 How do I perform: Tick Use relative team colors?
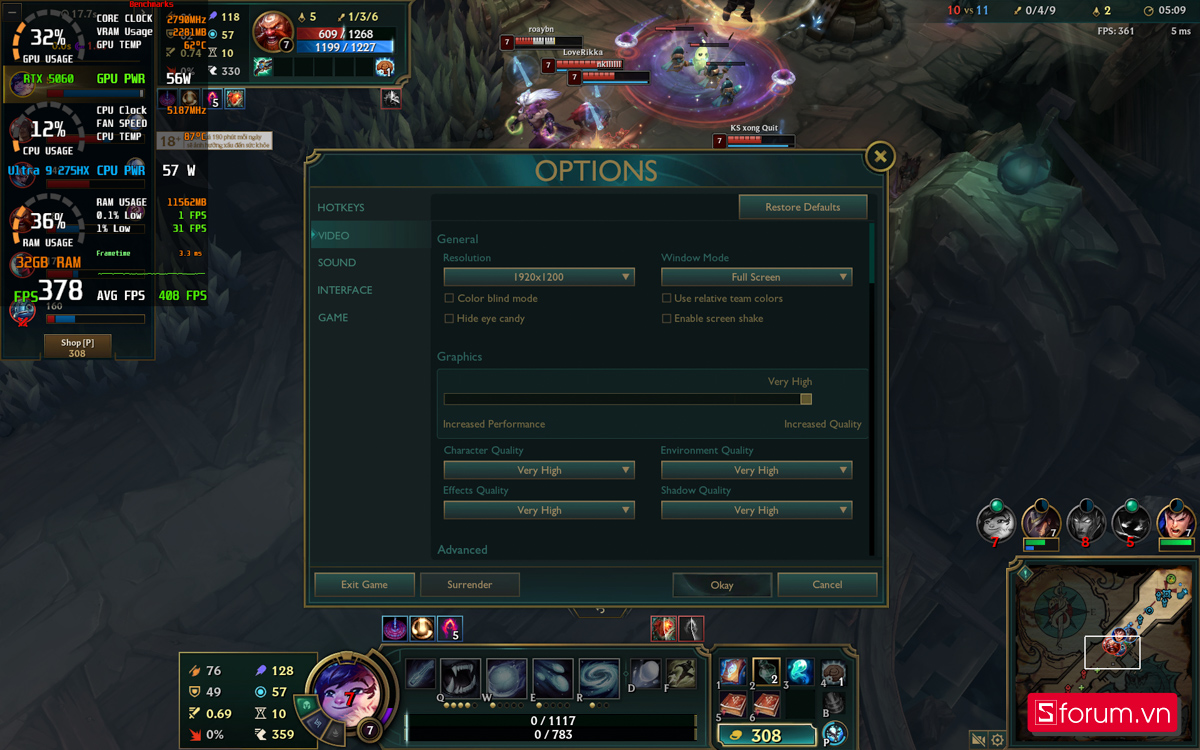667,299
